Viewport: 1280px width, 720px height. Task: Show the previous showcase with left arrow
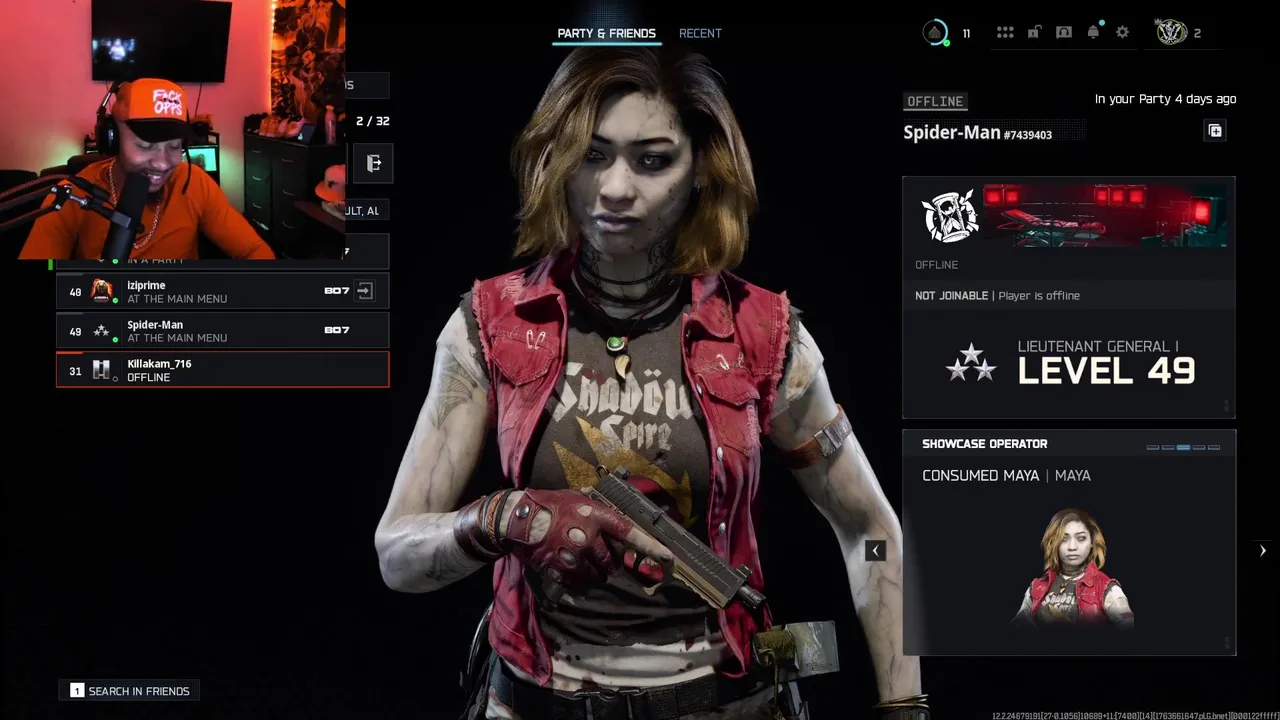click(875, 550)
